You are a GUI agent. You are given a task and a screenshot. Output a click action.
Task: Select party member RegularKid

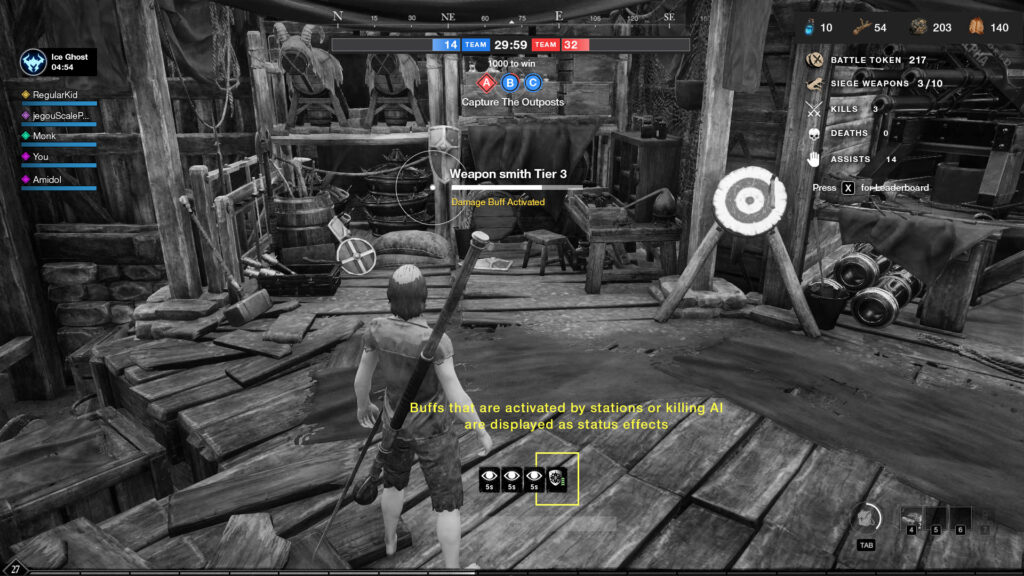click(x=59, y=95)
